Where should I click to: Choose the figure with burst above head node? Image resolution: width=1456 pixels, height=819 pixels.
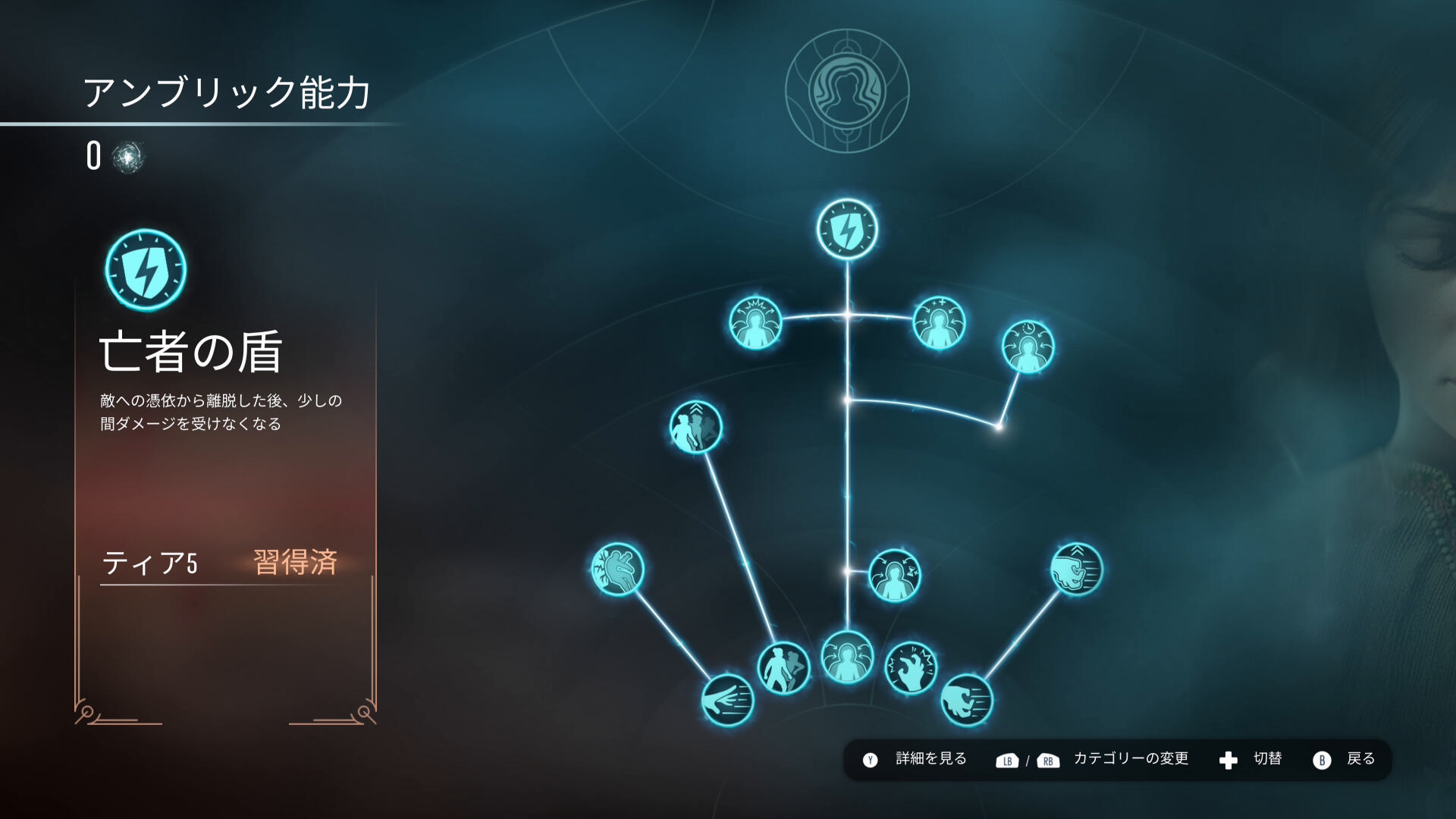(755, 323)
